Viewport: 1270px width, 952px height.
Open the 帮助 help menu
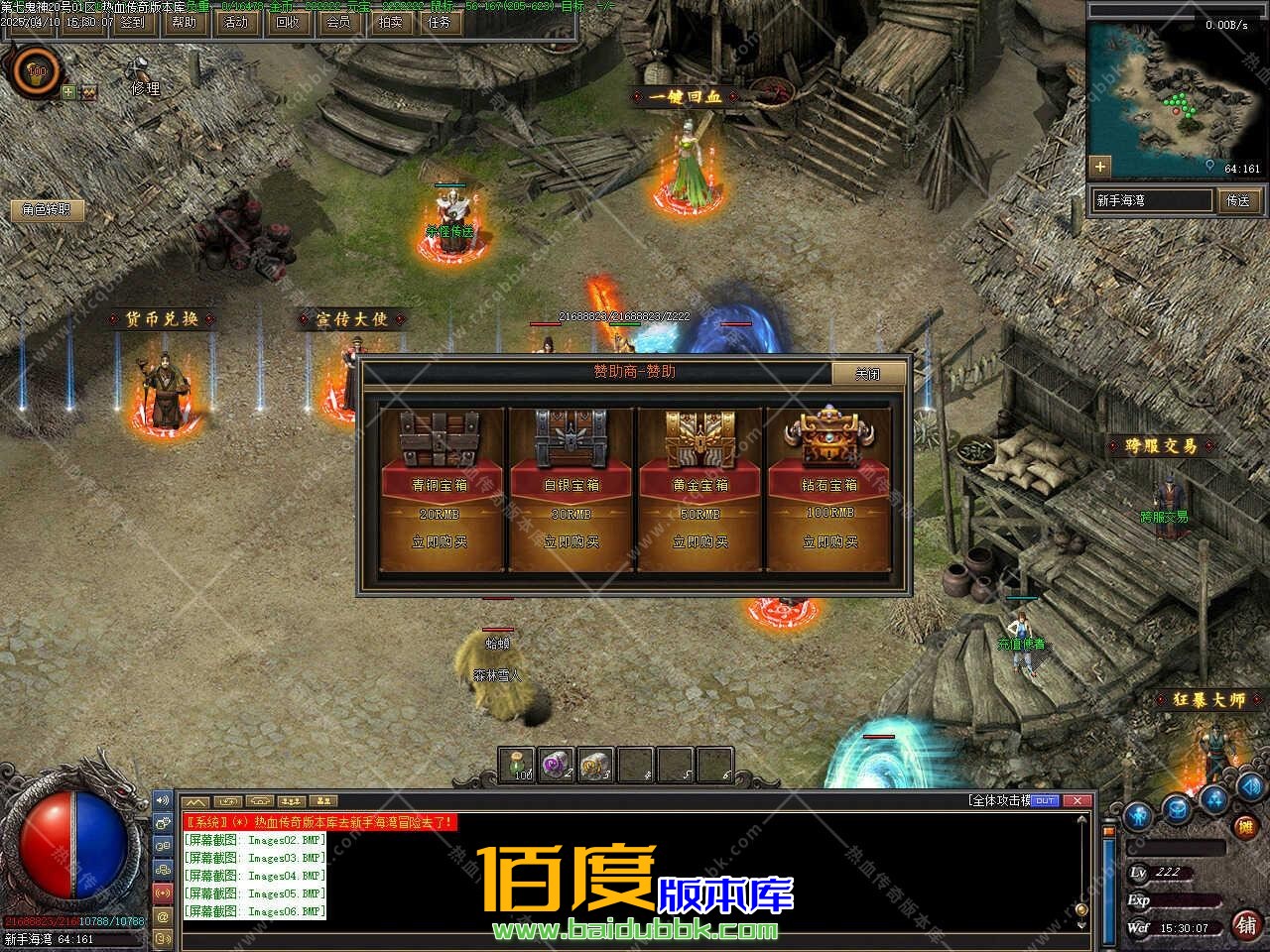click(x=185, y=22)
